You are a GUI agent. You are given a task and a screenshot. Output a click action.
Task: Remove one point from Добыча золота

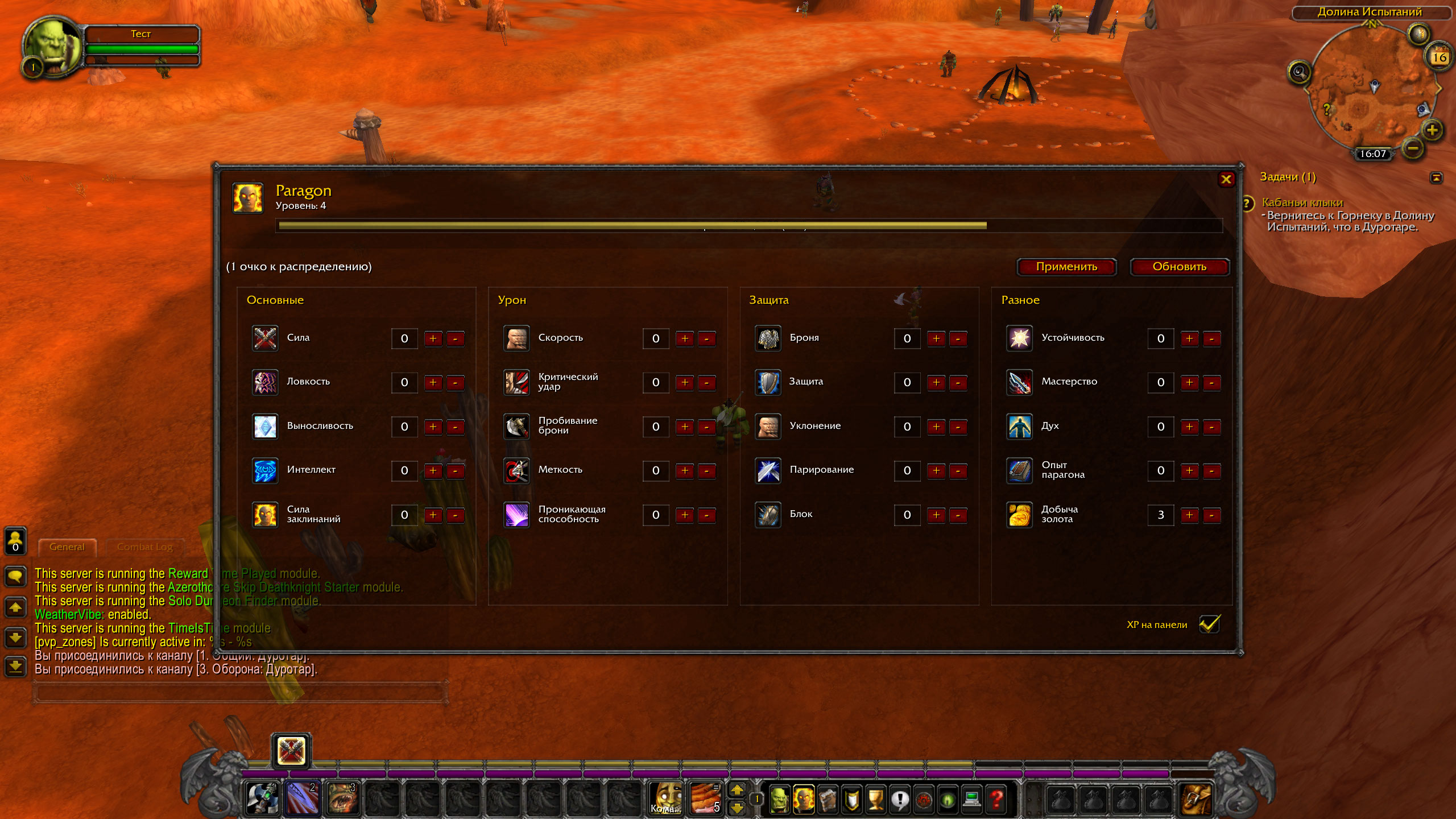point(1211,515)
